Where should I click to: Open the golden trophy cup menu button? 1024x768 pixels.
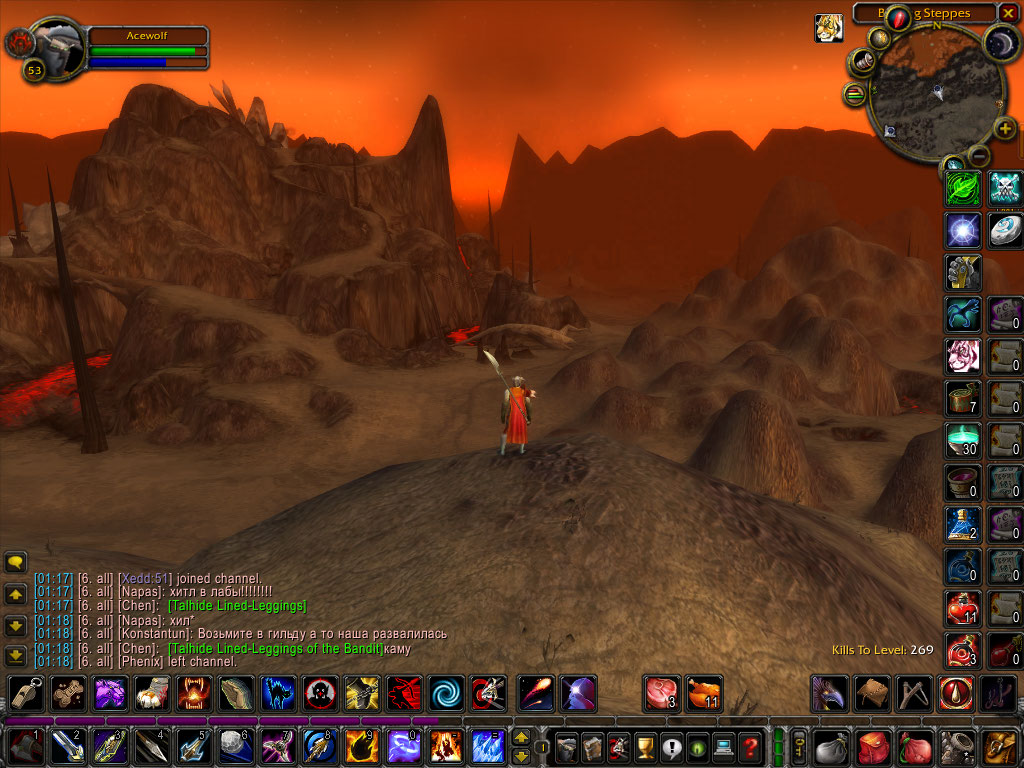coord(646,747)
